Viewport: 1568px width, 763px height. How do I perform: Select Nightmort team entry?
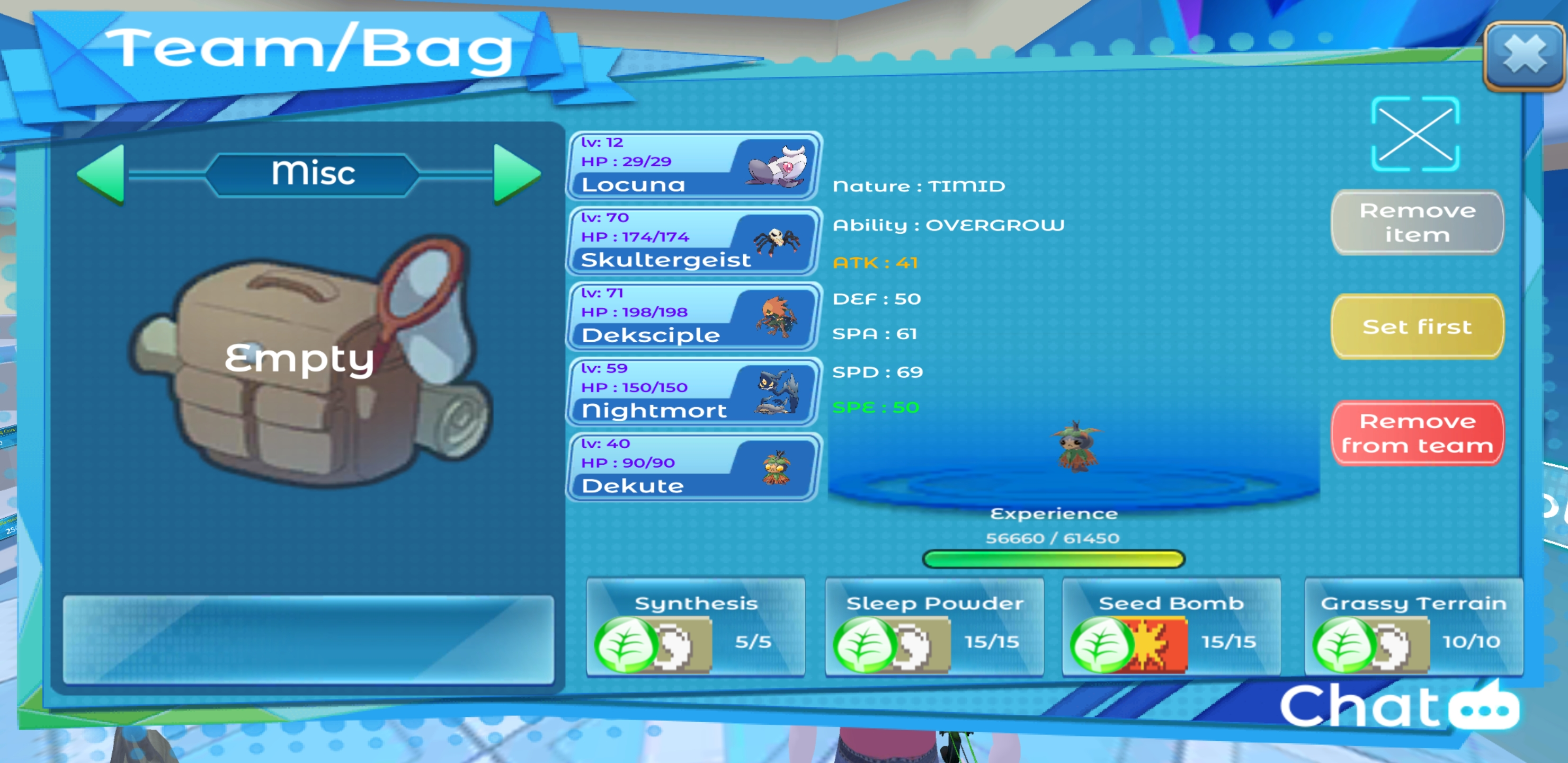693,392
